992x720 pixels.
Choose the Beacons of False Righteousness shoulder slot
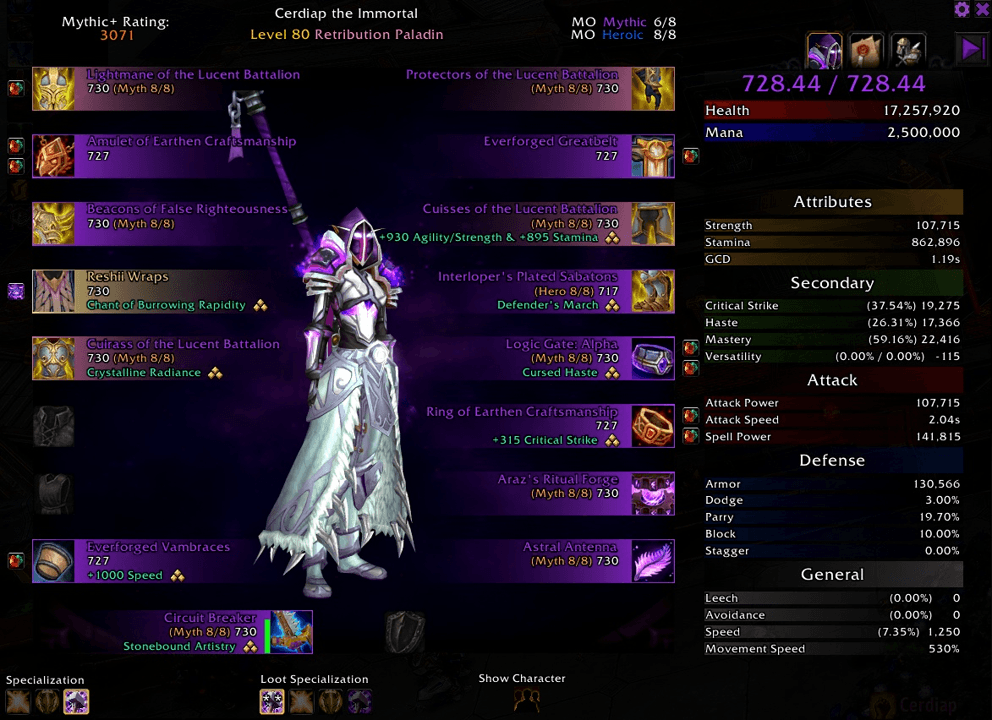[53, 224]
